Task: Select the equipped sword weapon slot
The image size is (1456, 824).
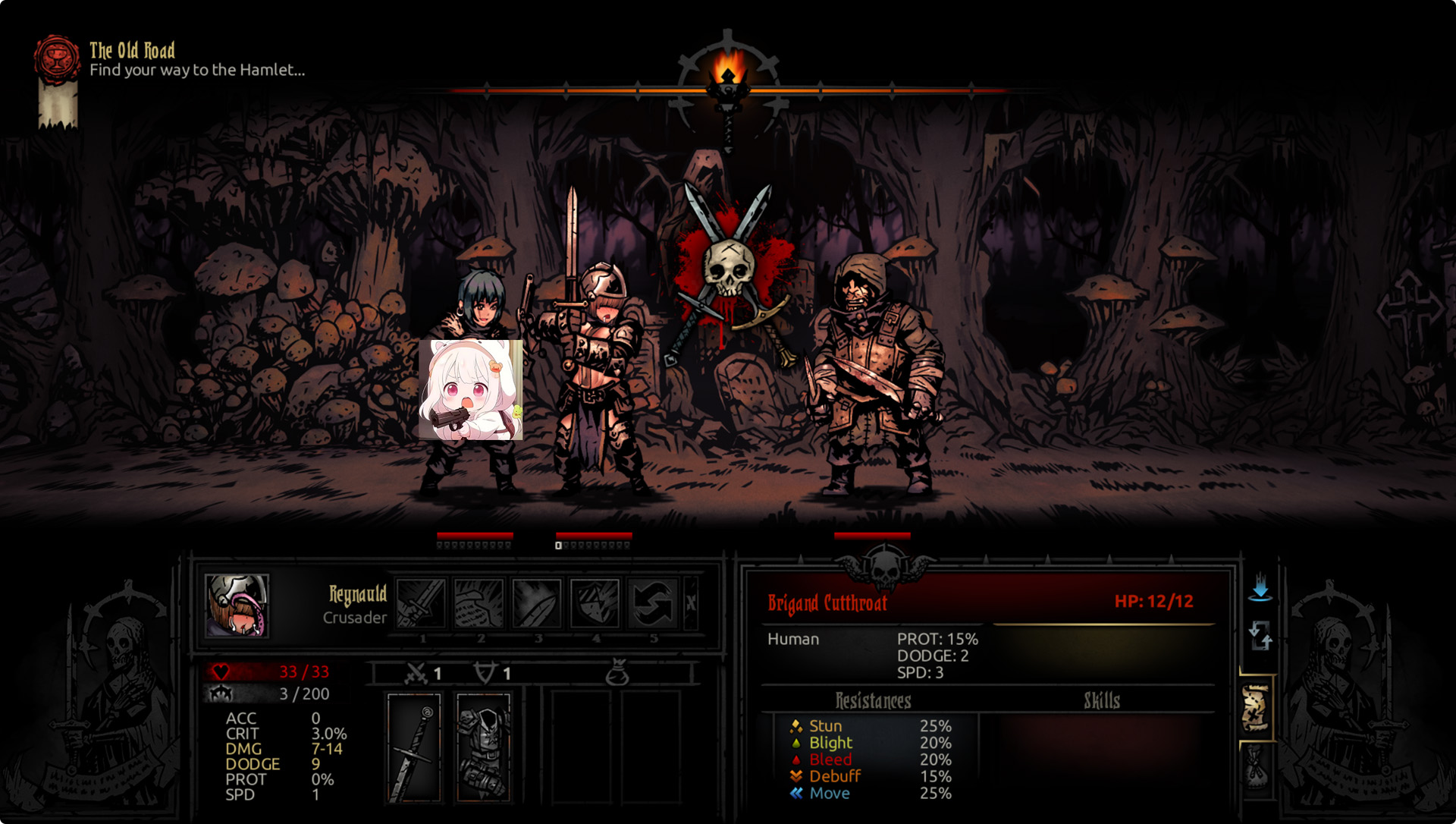Action: pyautogui.click(x=414, y=747)
